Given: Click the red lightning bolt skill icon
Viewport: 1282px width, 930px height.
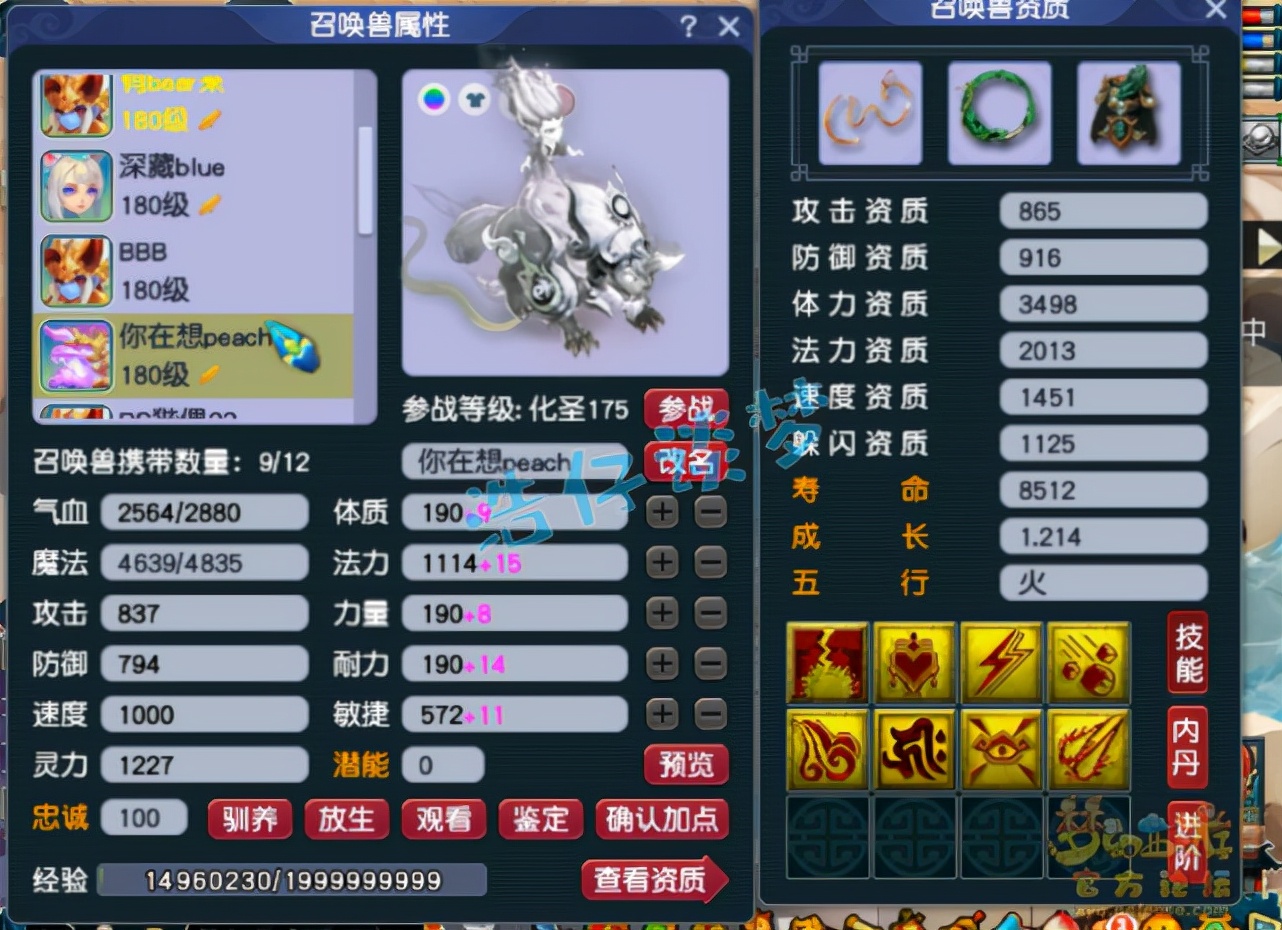Looking at the screenshot, I should pyautogui.click(x=1000, y=659).
